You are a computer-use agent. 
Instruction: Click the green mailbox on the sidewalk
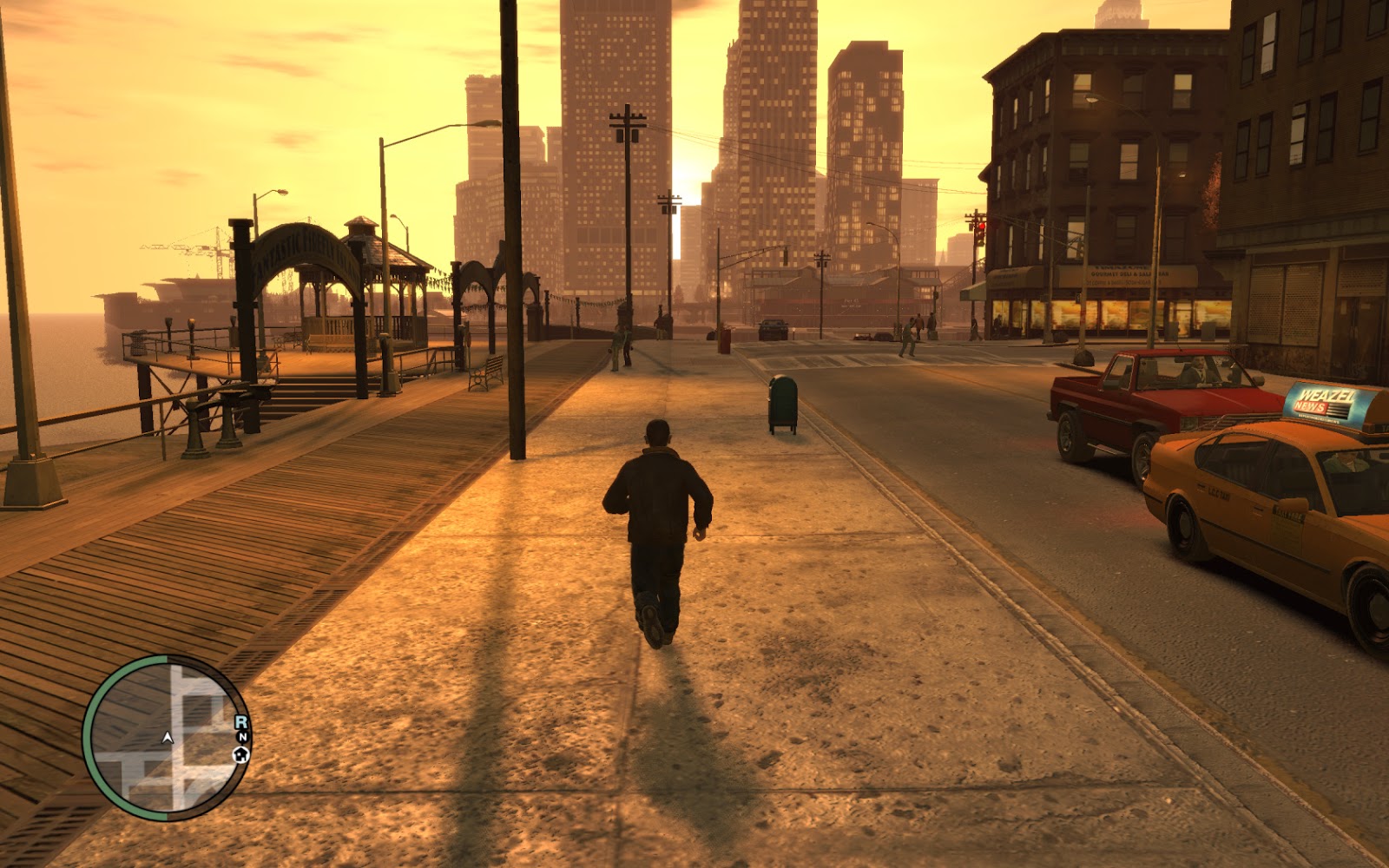click(783, 401)
